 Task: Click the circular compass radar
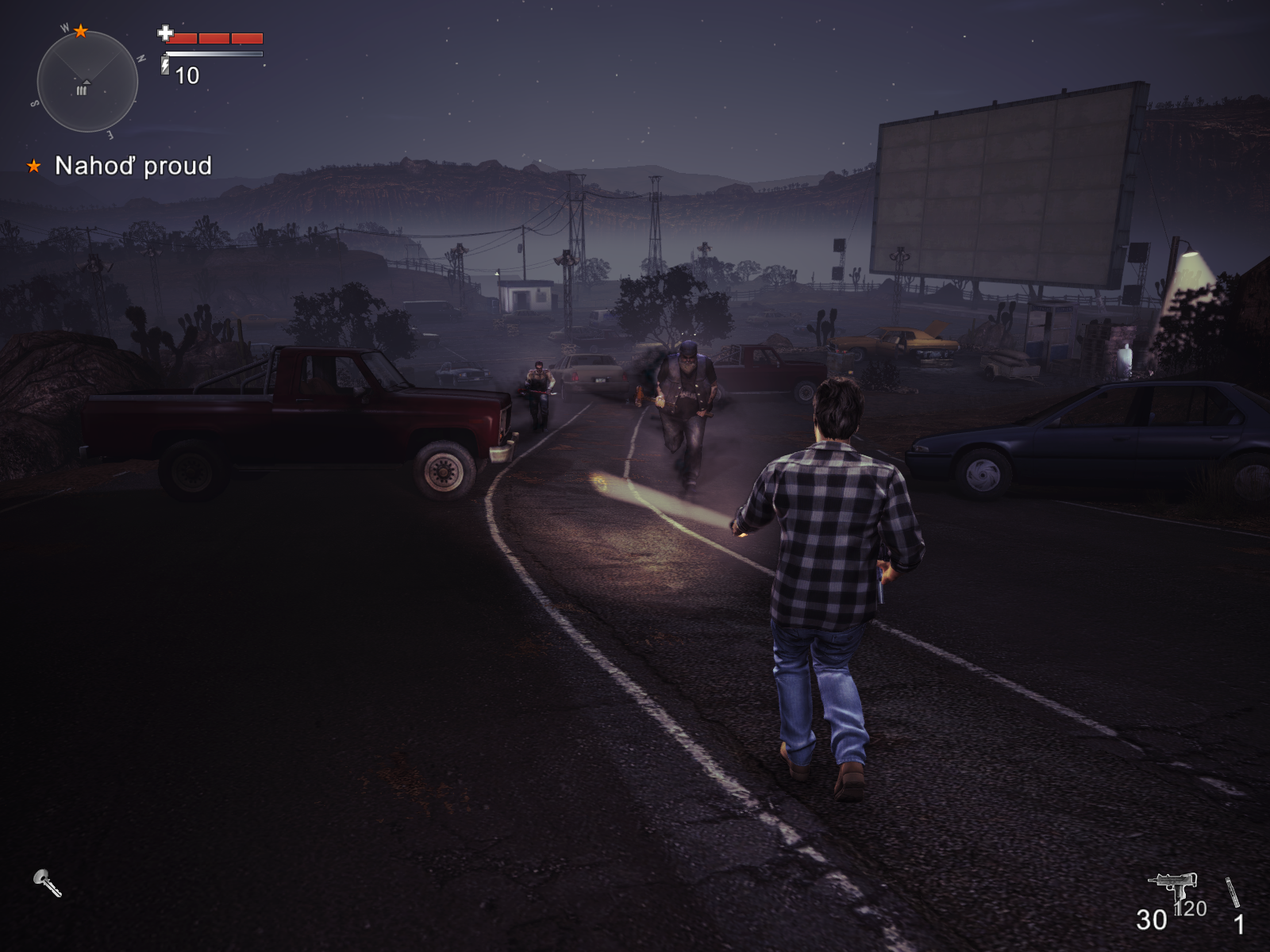point(87,82)
